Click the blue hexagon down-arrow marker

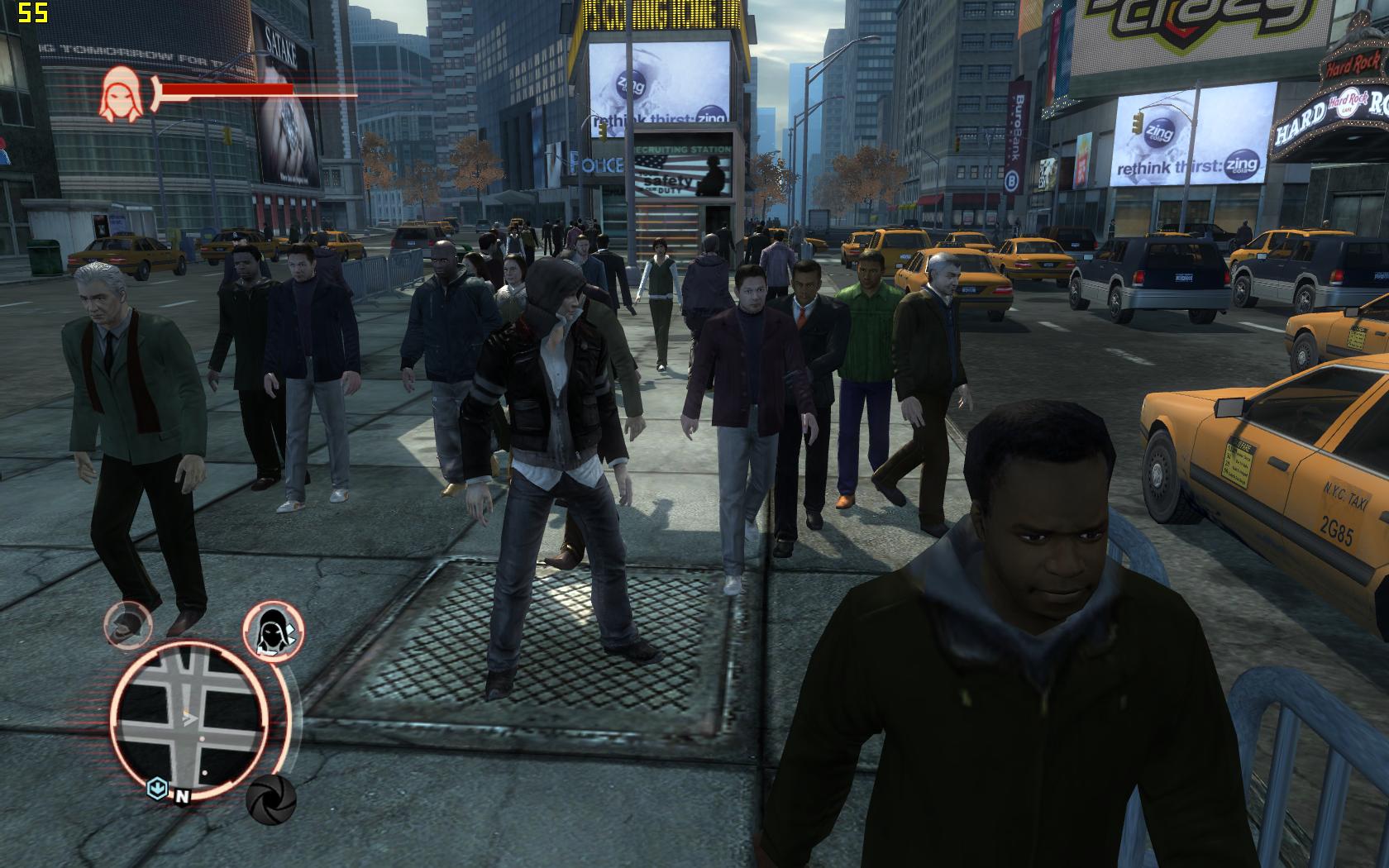[x=157, y=788]
